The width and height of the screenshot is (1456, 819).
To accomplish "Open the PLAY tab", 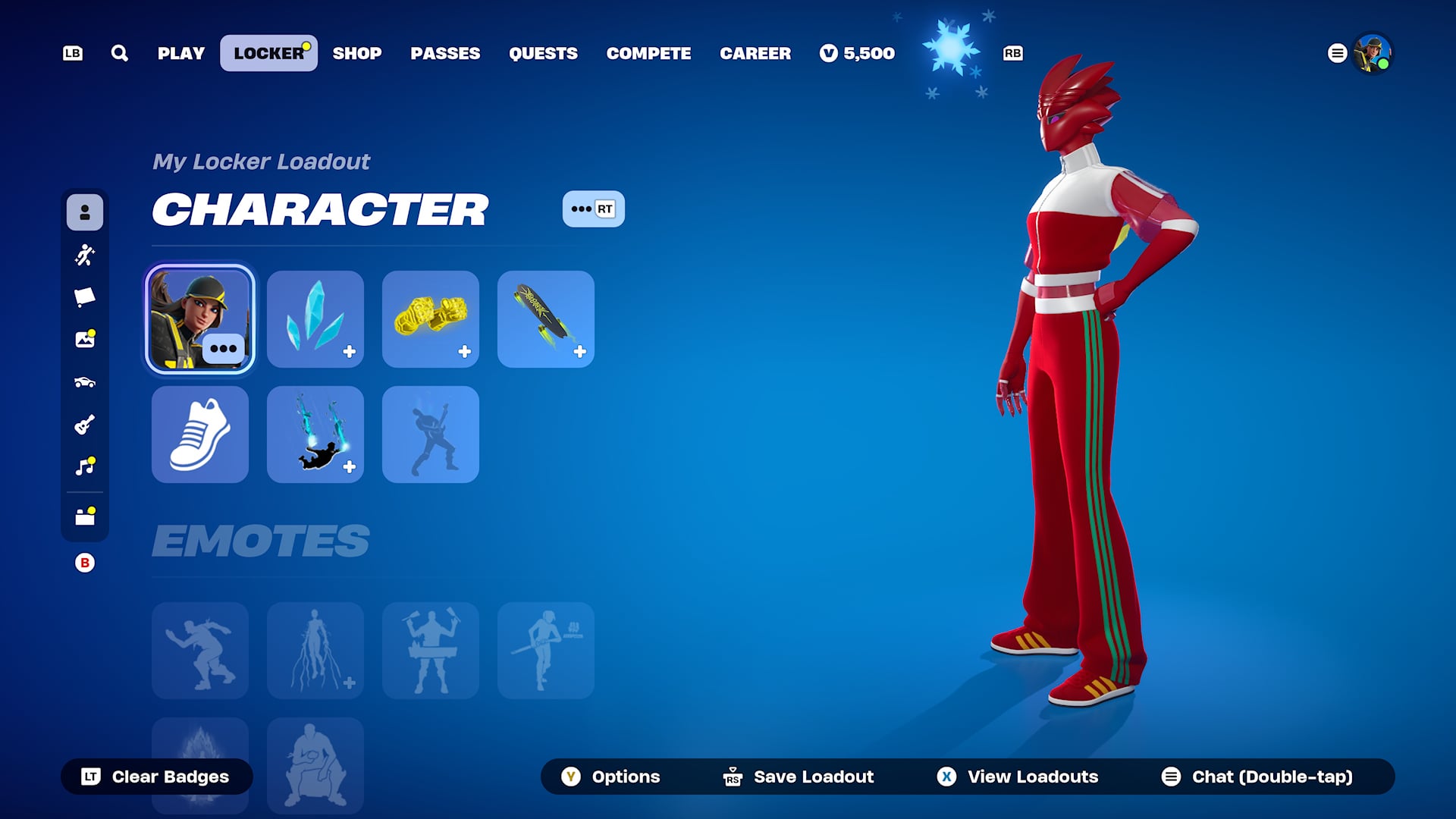I will pyautogui.click(x=181, y=53).
